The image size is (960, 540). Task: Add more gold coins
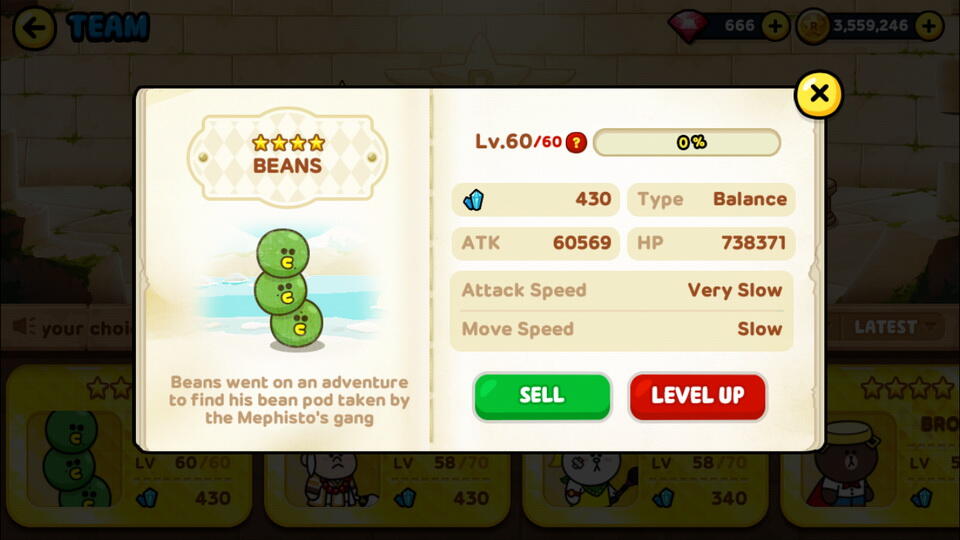pyautogui.click(x=929, y=26)
